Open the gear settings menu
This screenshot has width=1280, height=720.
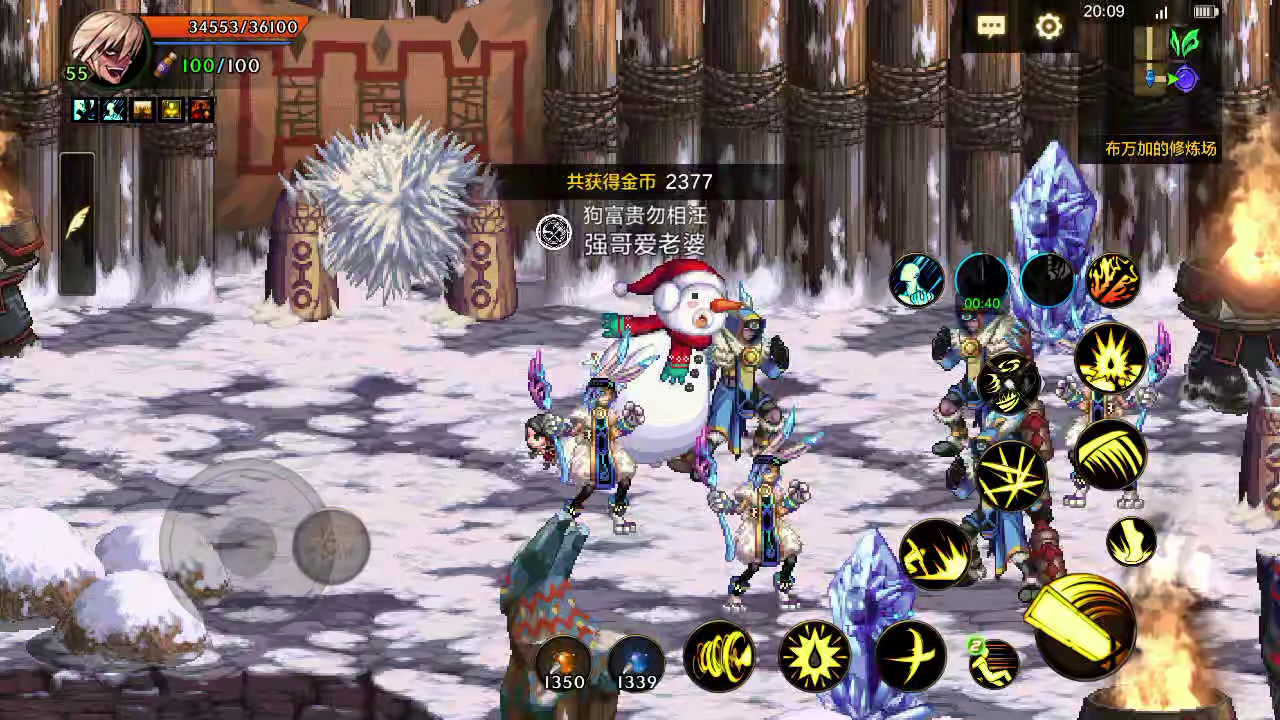point(1048,27)
